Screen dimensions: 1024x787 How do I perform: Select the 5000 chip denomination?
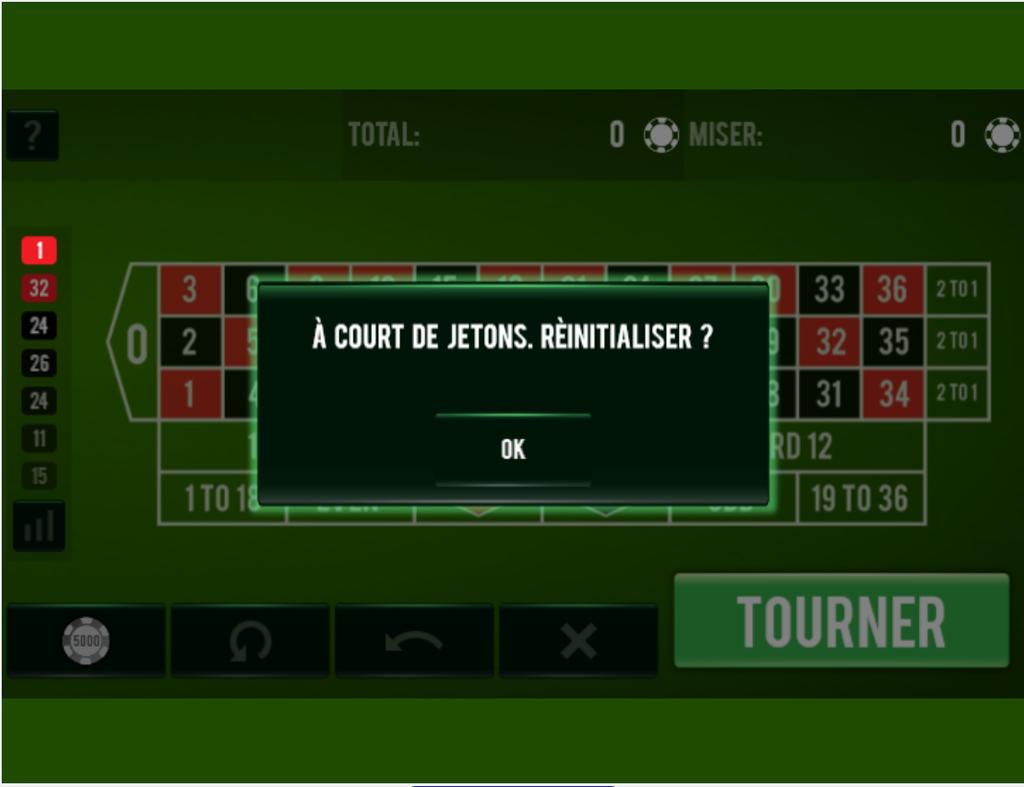point(86,641)
